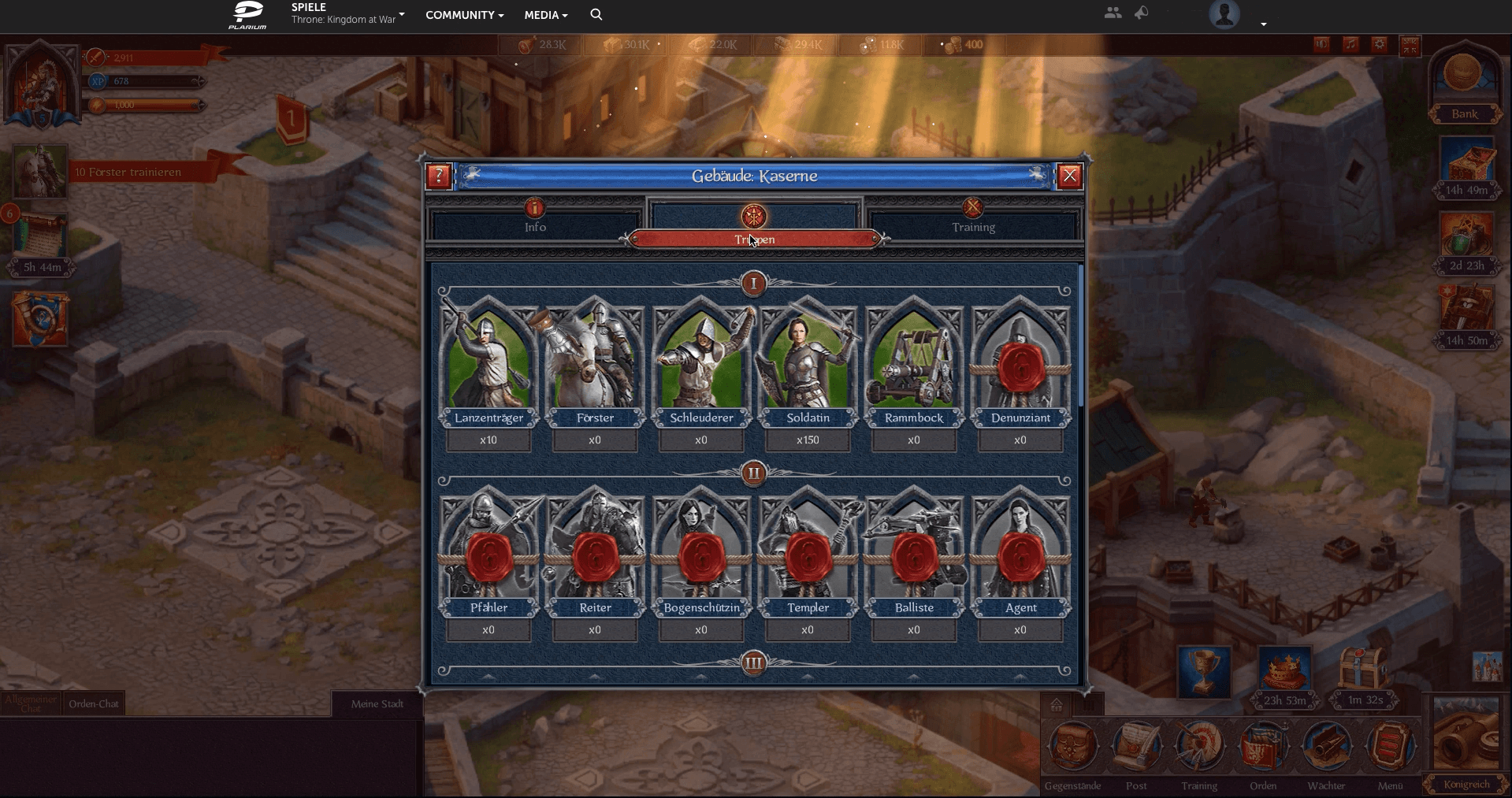Close the Kaserne building window
Image resolution: width=1512 pixels, height=798 pixels.
click(x=1069, y=176)
